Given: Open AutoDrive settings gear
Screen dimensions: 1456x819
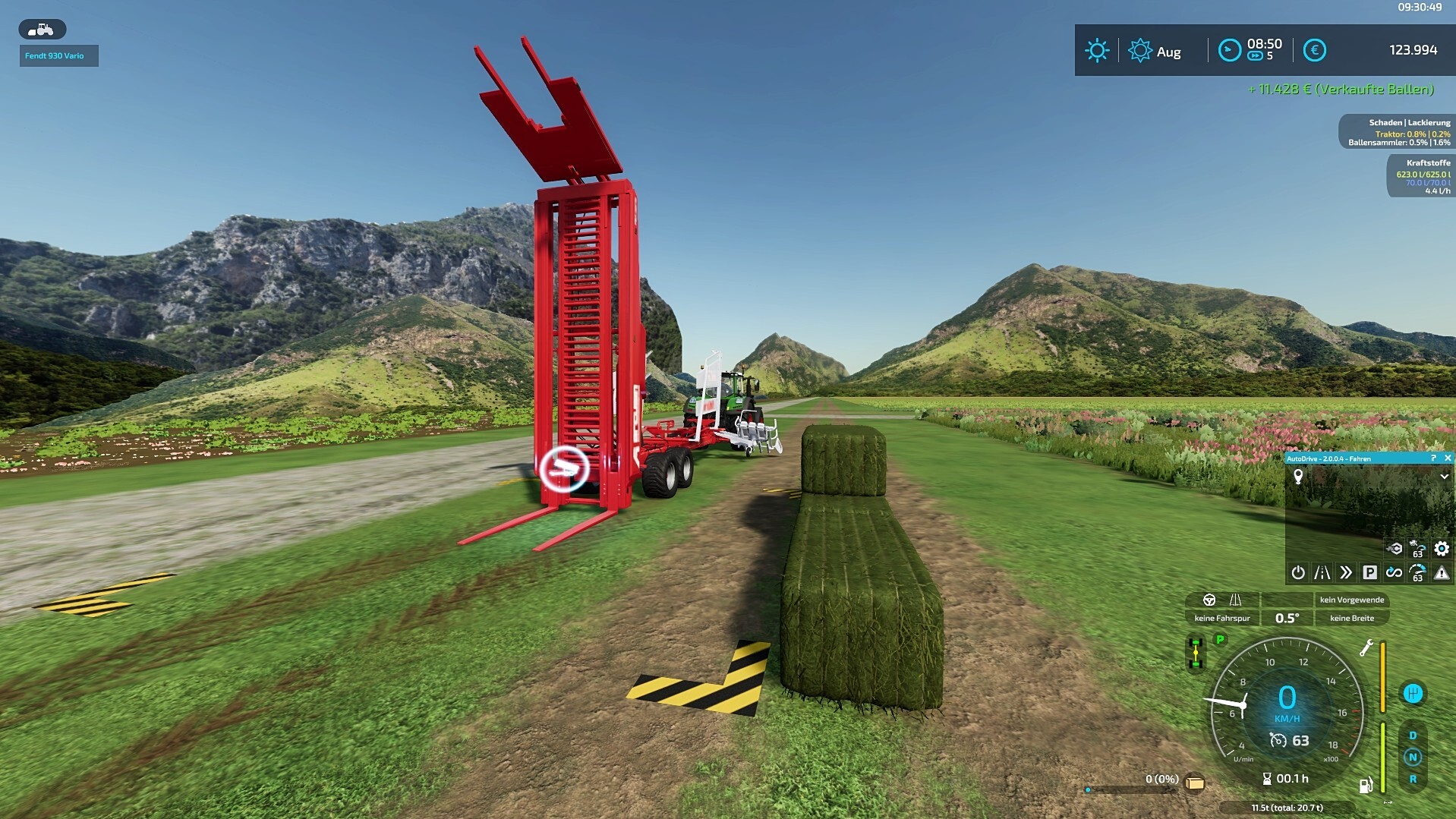Looking at the screenshot, I should tap(1442, 549).
